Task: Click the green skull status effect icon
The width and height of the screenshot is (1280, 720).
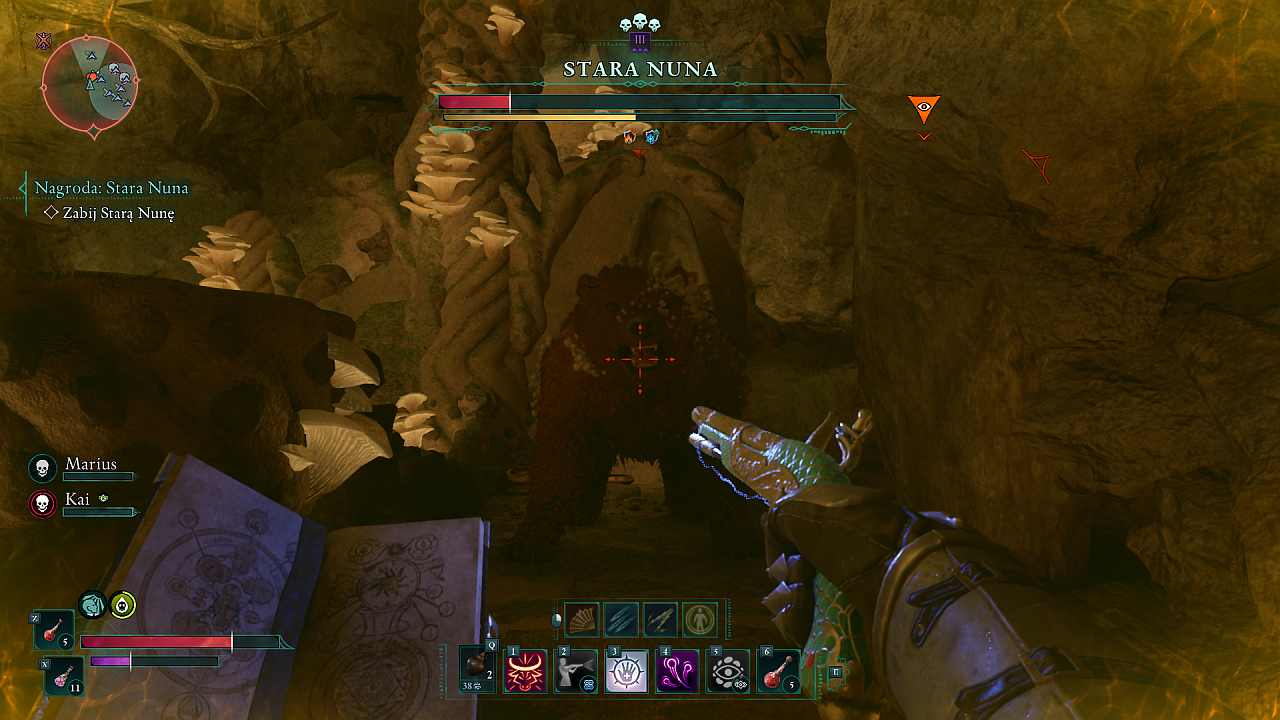Action: point(122,604)
